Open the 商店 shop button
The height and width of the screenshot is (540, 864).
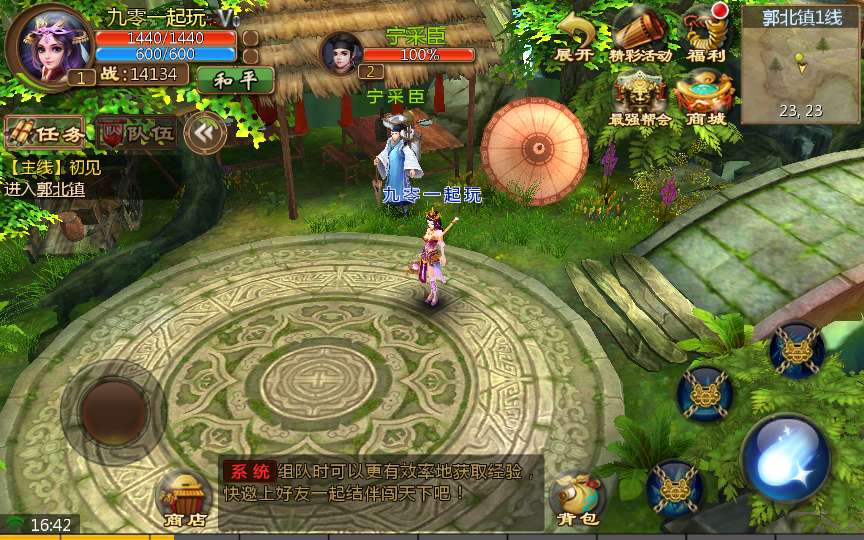coord(184,498)
